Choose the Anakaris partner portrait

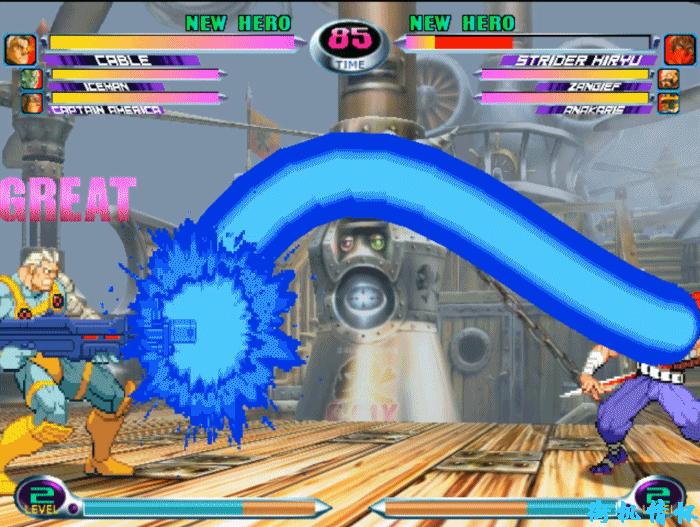670,101
